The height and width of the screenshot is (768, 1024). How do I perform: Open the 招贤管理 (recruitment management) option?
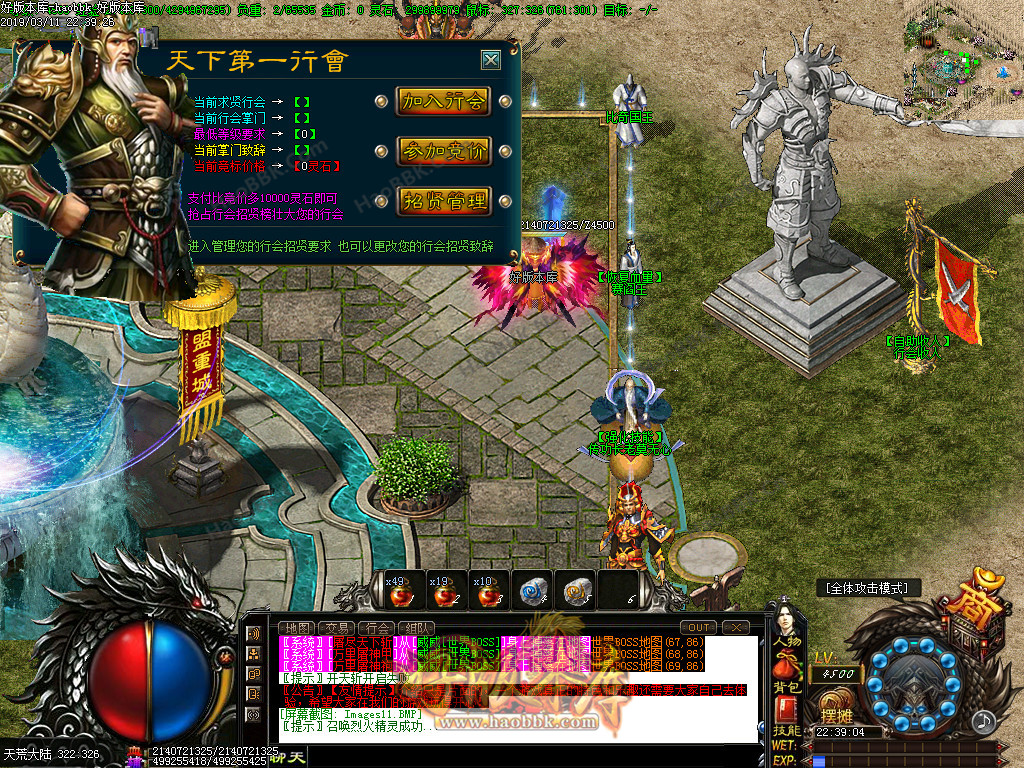(x=443, y=201)
